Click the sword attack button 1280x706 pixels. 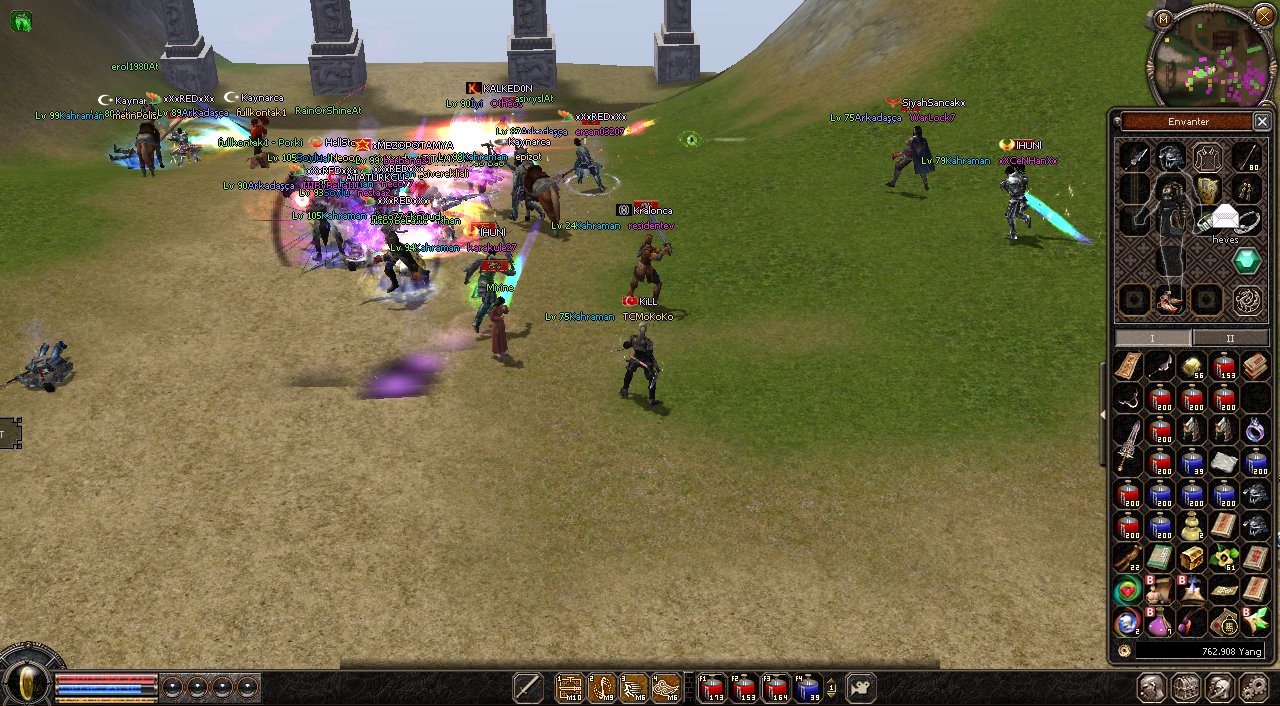[528, 688]
